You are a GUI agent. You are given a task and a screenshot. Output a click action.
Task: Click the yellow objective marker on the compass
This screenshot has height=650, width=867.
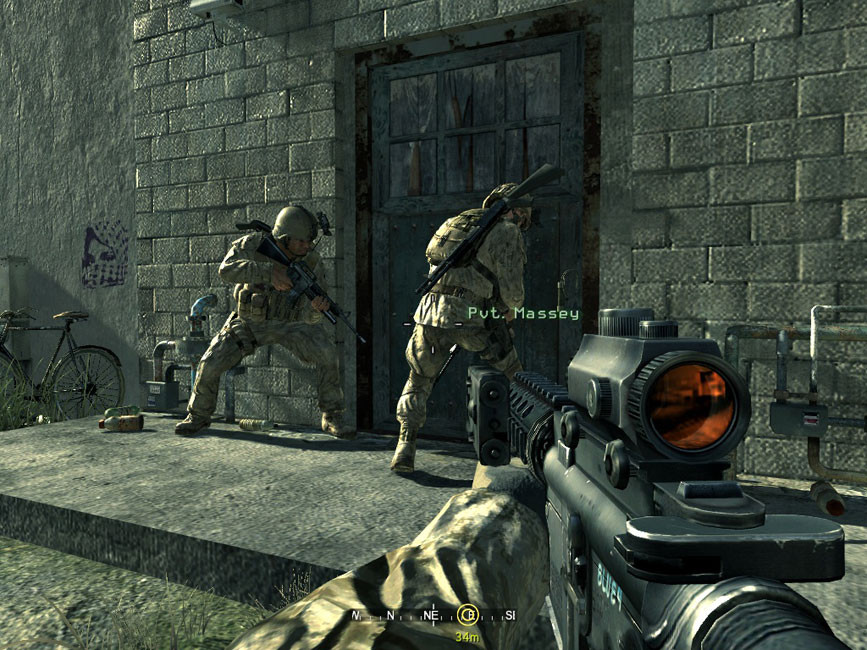pyautogui.click(x=467, y=615)
